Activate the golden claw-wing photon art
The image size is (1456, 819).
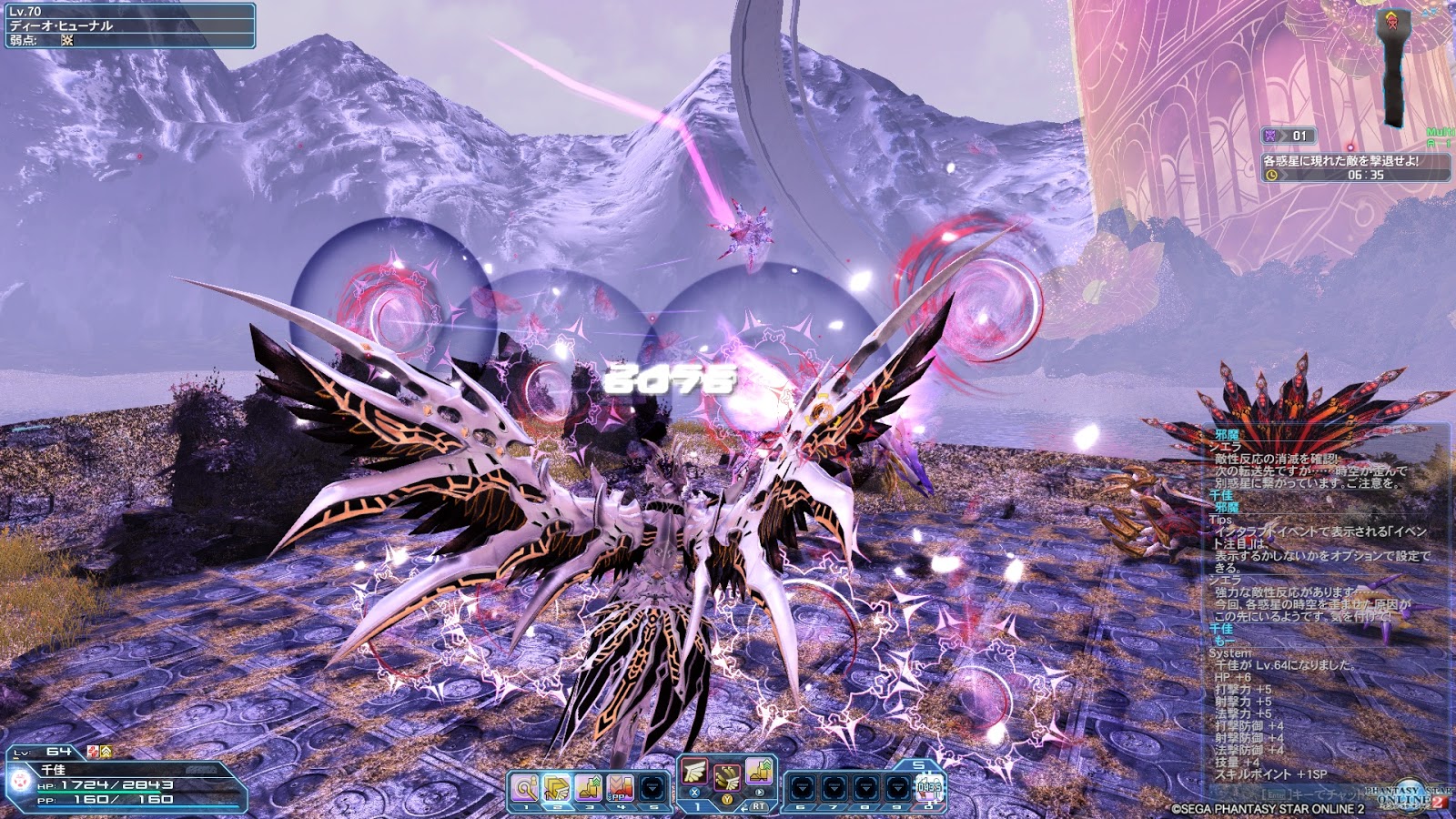(x=726, y=779)
